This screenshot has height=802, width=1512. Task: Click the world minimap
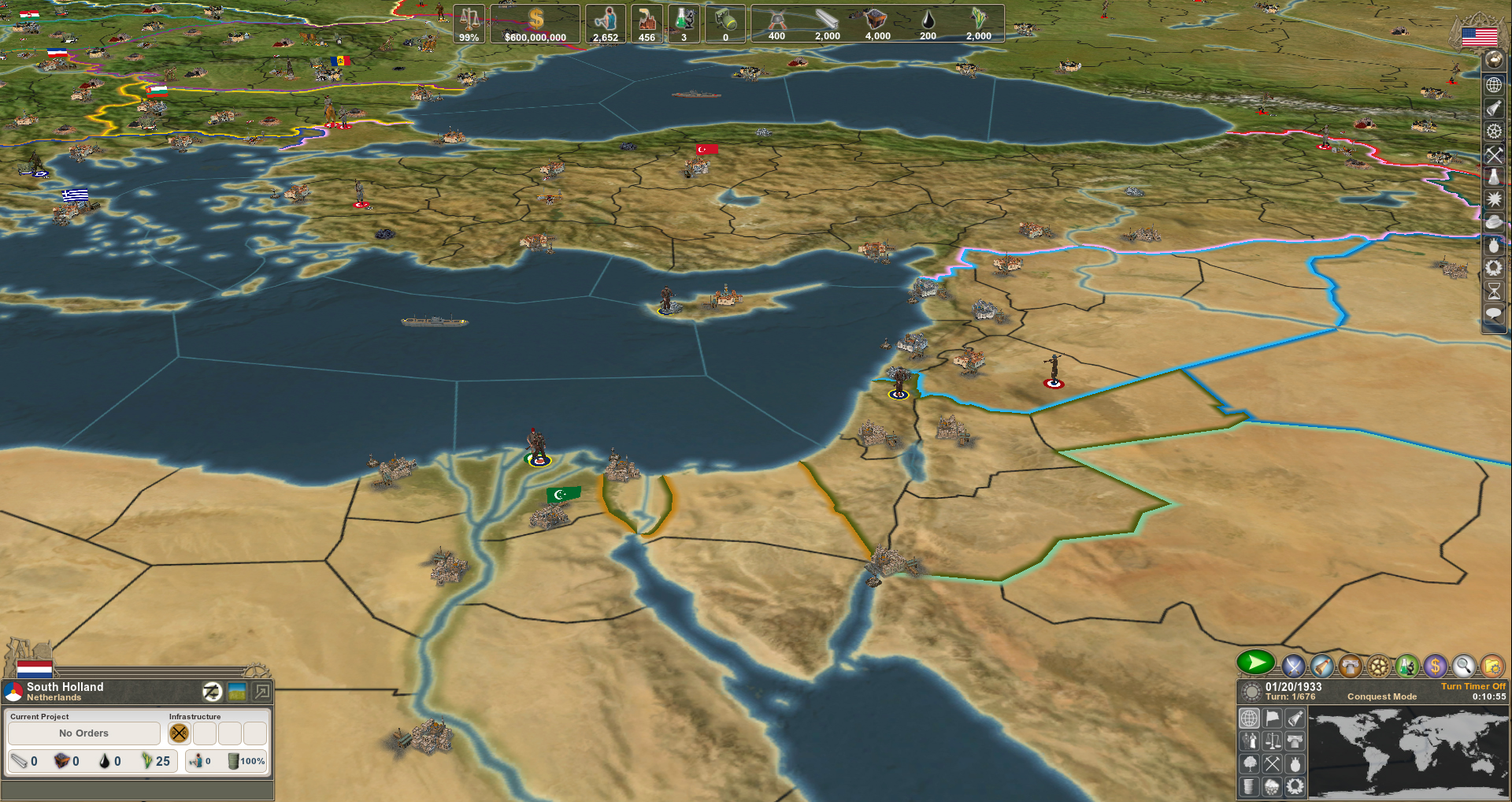pos(1408,752)
